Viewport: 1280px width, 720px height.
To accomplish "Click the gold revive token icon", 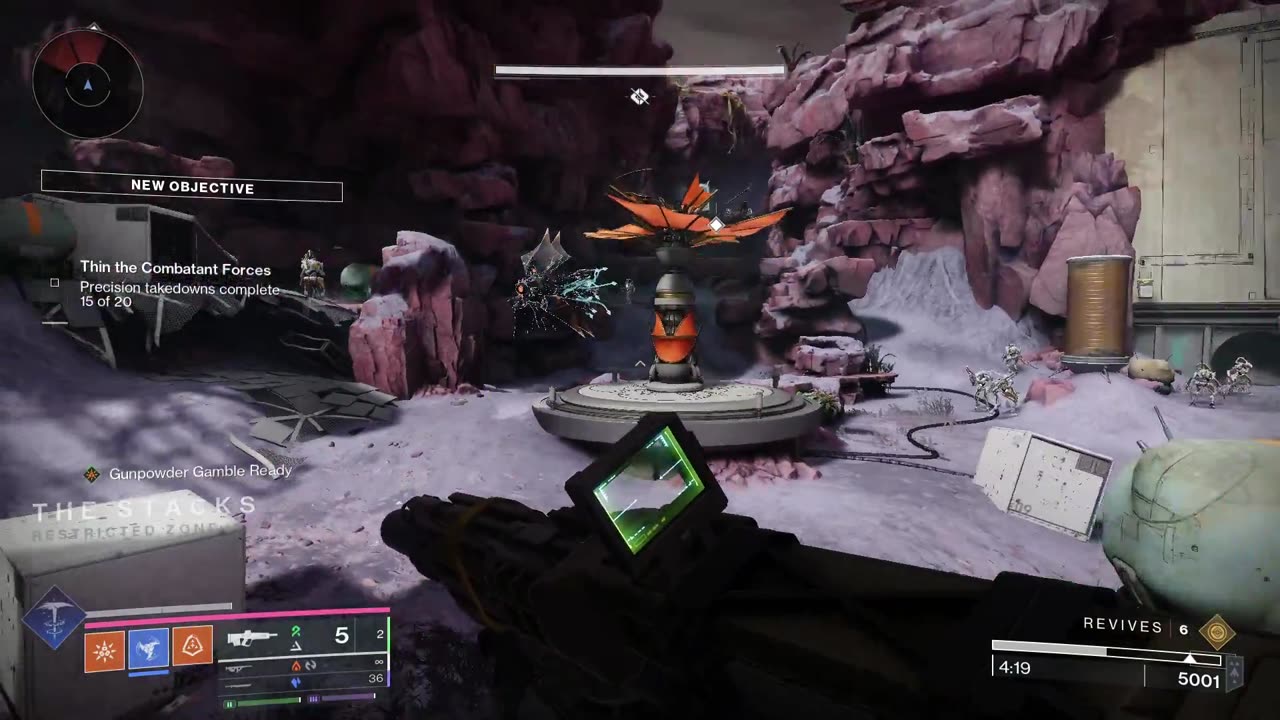I will click(x=1216, y=630).
